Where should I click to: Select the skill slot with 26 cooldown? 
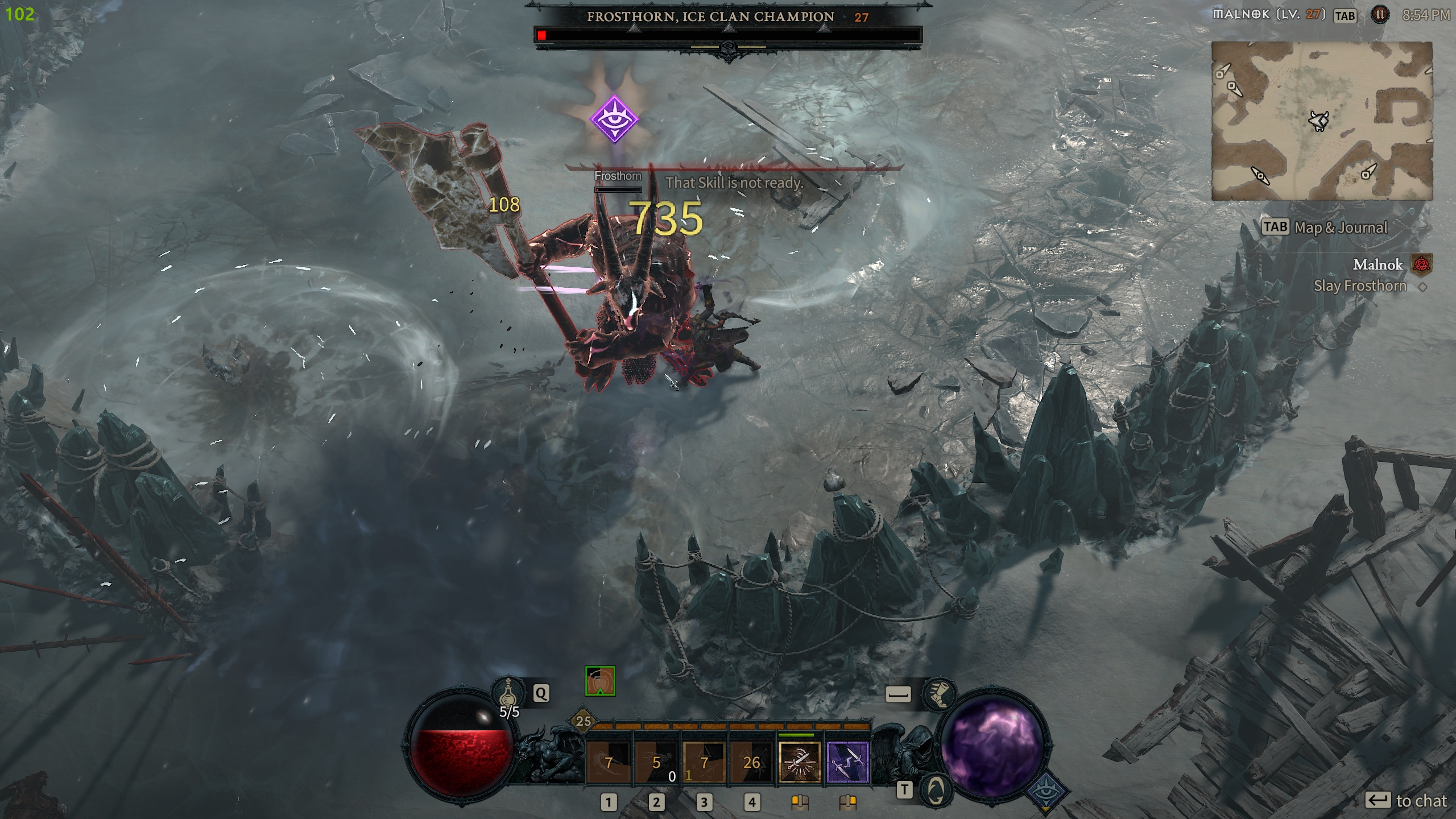[751, 762]
